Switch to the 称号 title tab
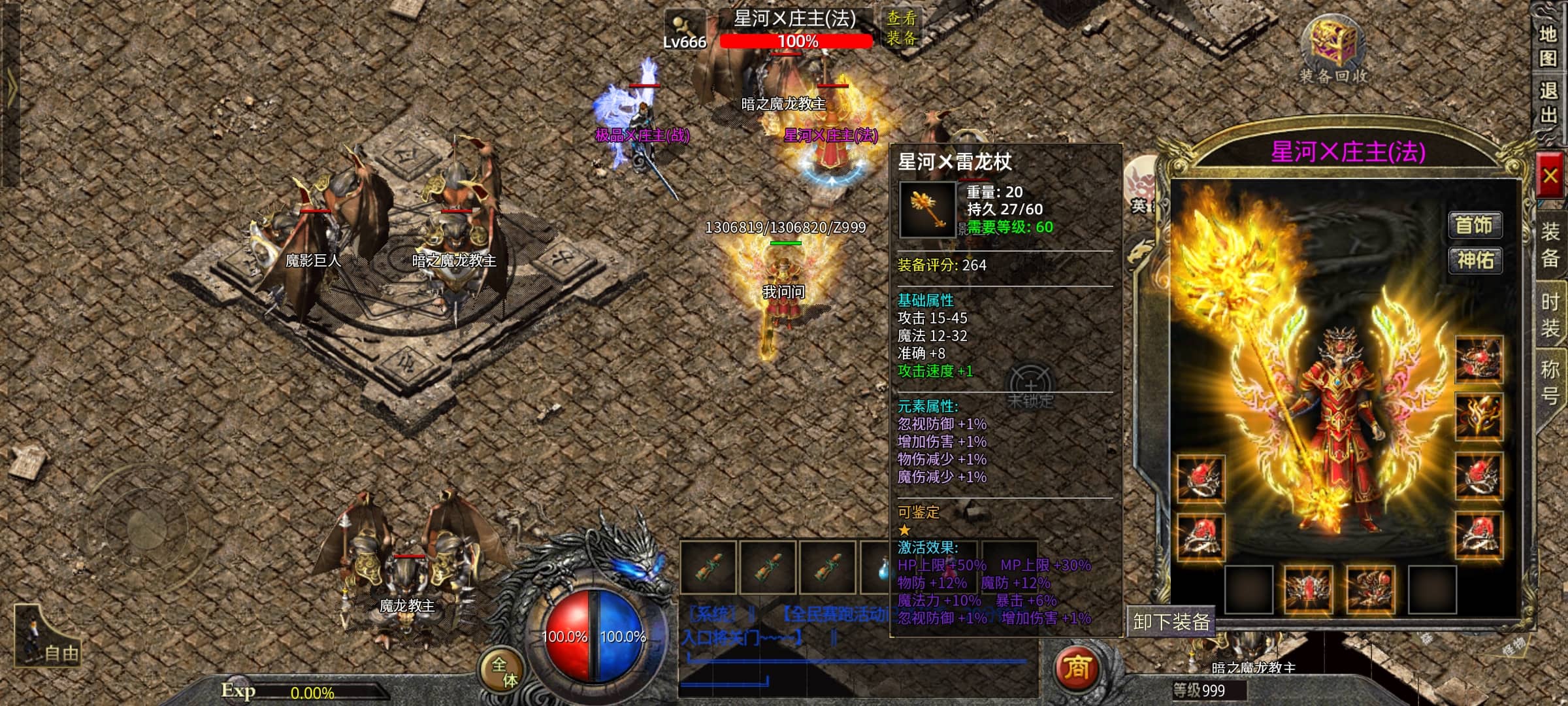This screenshot has width=1568, height=706. click(x=1551, y=382)
